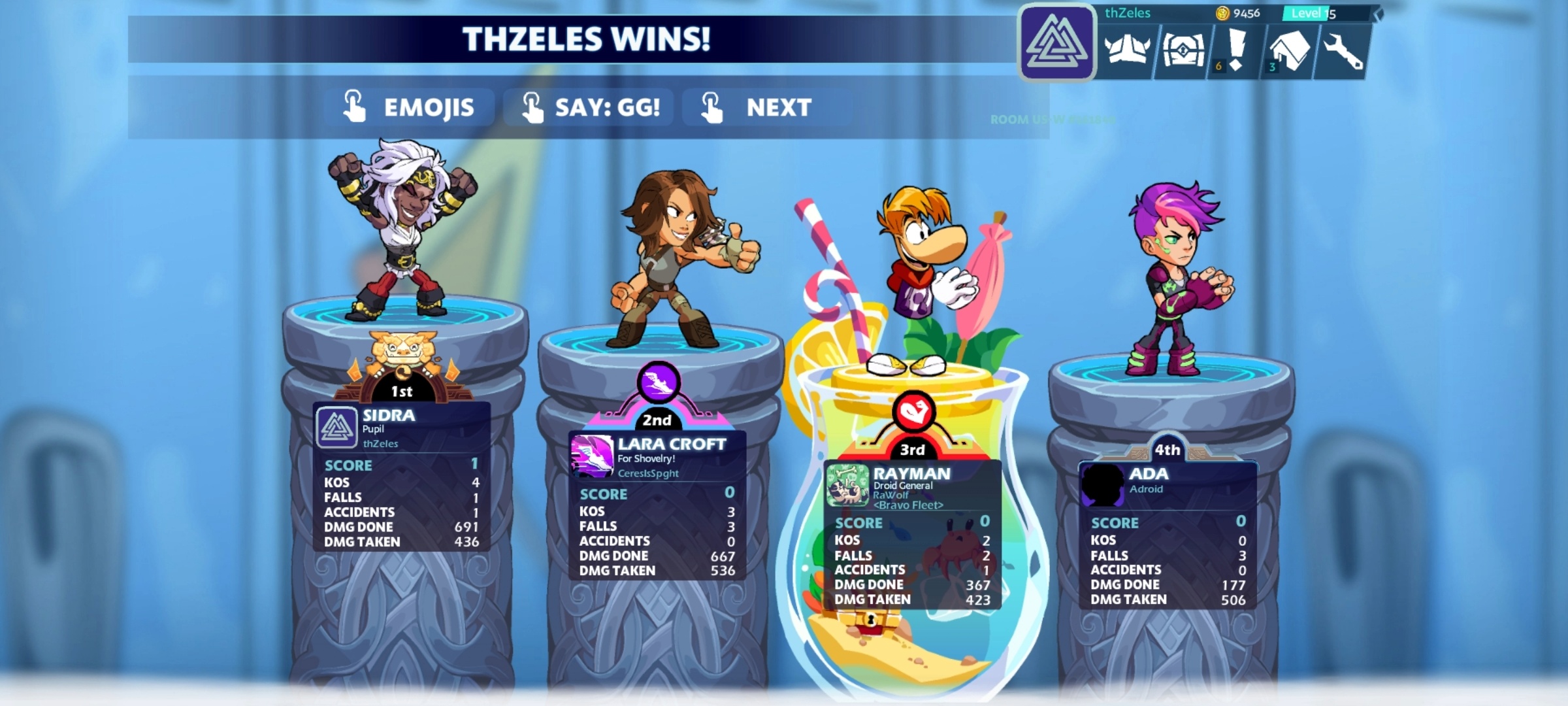The height and width of the screenshot is (706, 1568).
Task: Select Rayman's third place stats card
Action: pyautogui.click(x=912, y=535)
